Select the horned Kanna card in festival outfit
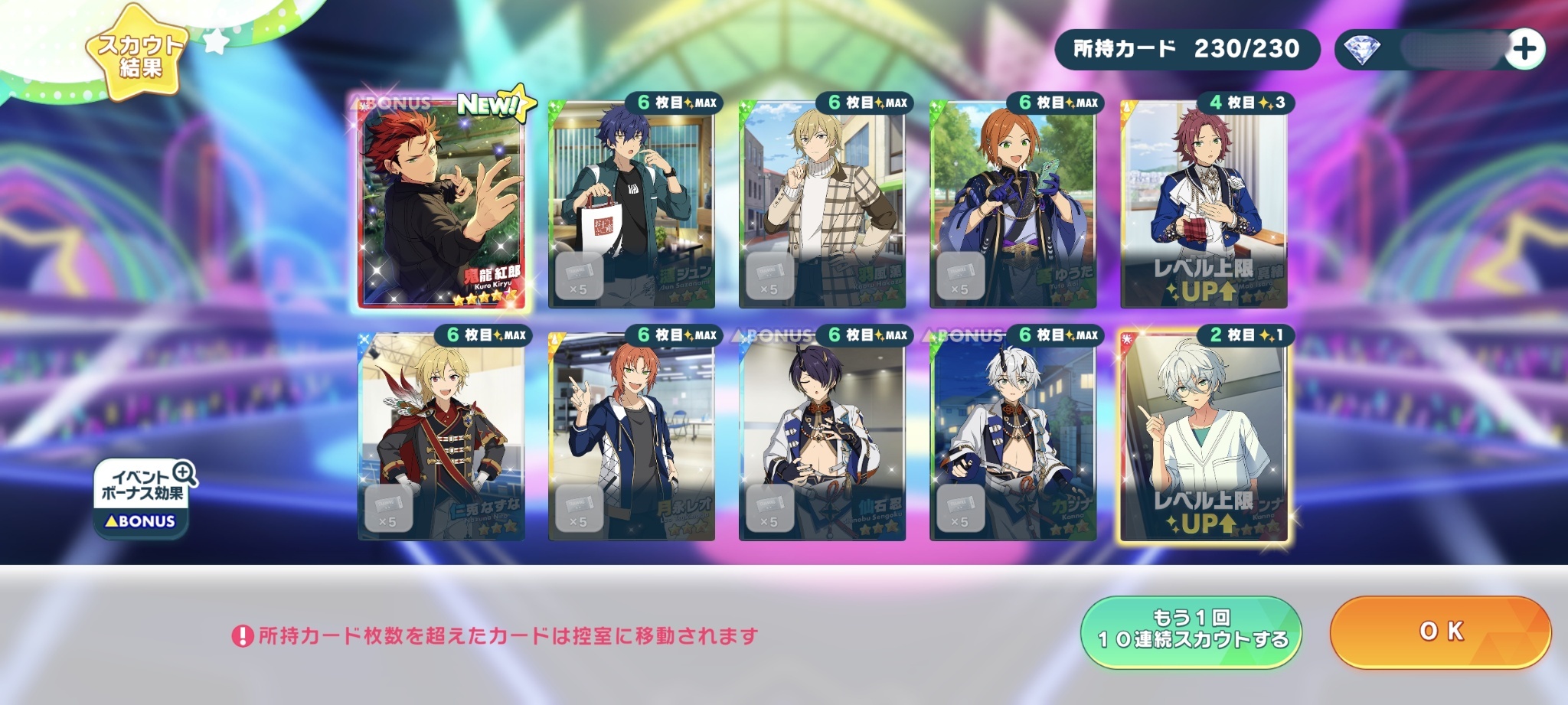 pyautogui.click(x=1013, y=438)
